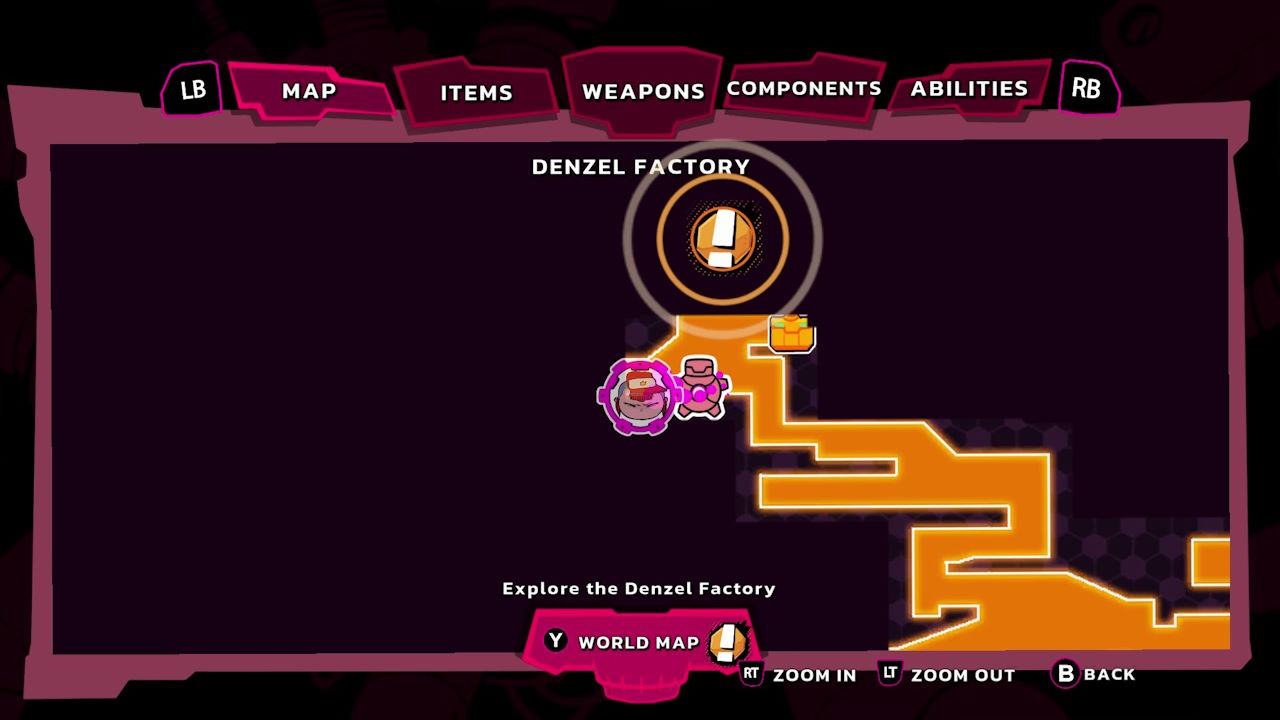Click the pink robot marker on map
Image resolution: width=1280 pixels, height=720 pixels.
point(701,387)
